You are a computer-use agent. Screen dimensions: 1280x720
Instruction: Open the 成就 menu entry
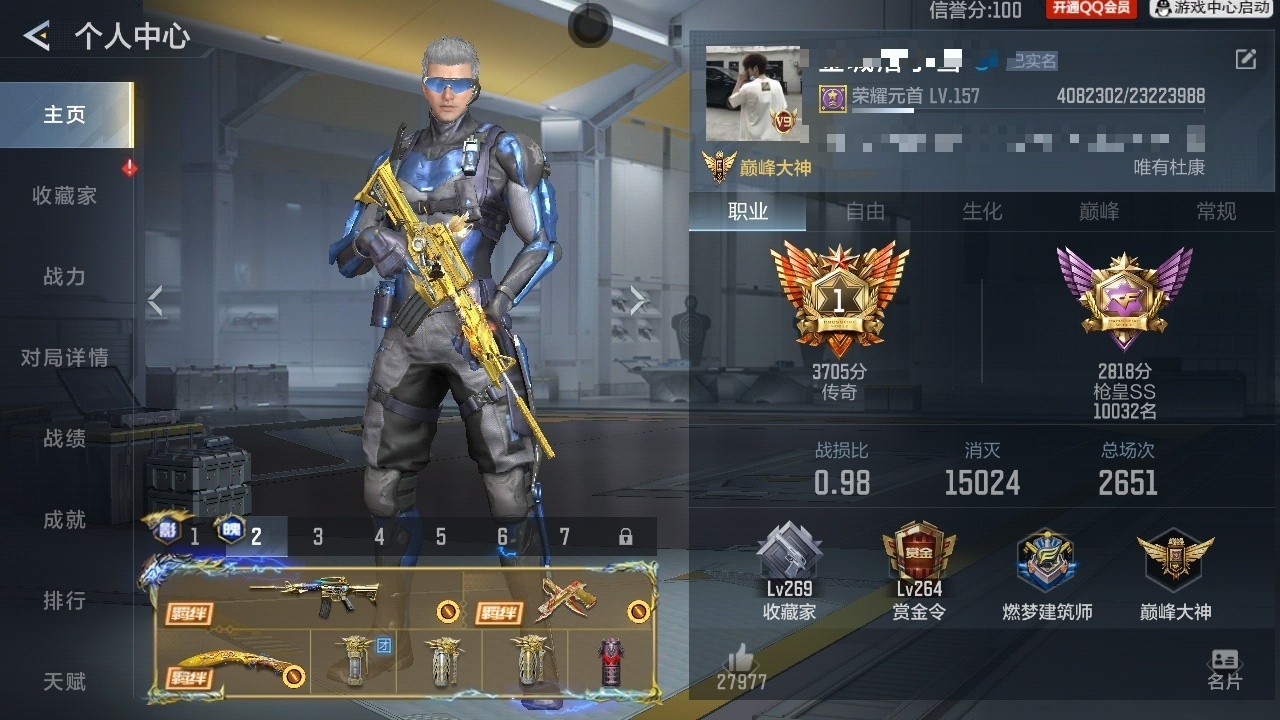pos(65,520)
